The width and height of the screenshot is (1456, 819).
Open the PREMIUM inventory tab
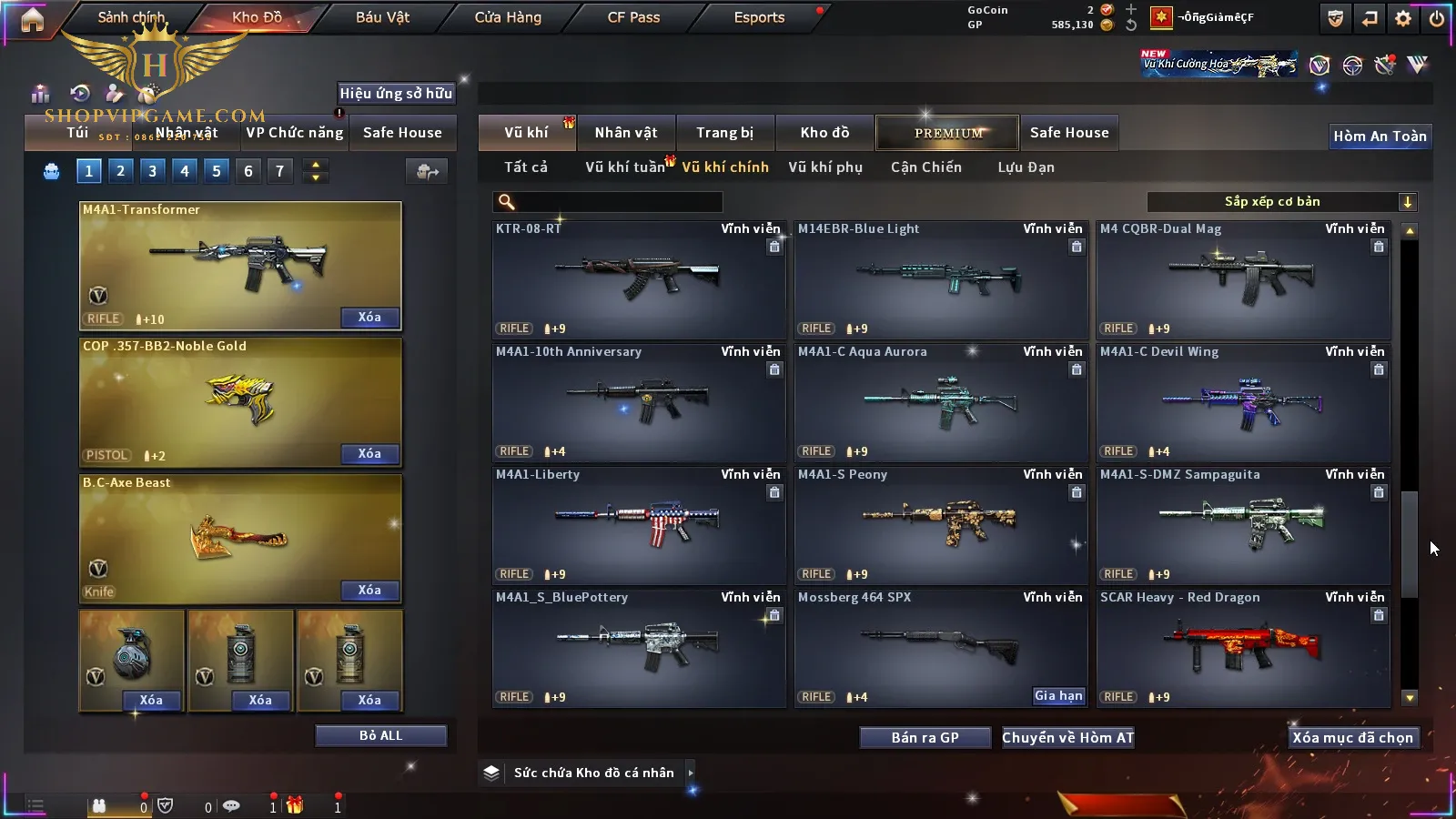pyautogui.click(x=947, y=133)
